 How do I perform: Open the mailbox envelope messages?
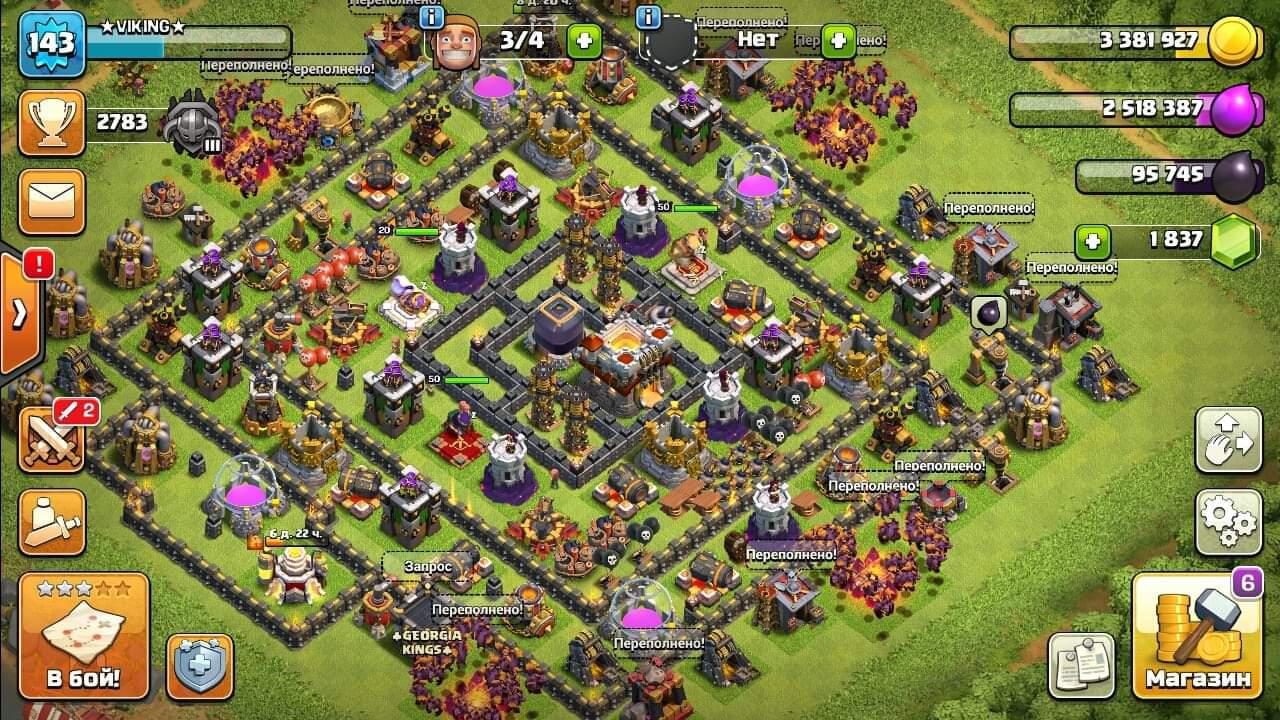51,201
